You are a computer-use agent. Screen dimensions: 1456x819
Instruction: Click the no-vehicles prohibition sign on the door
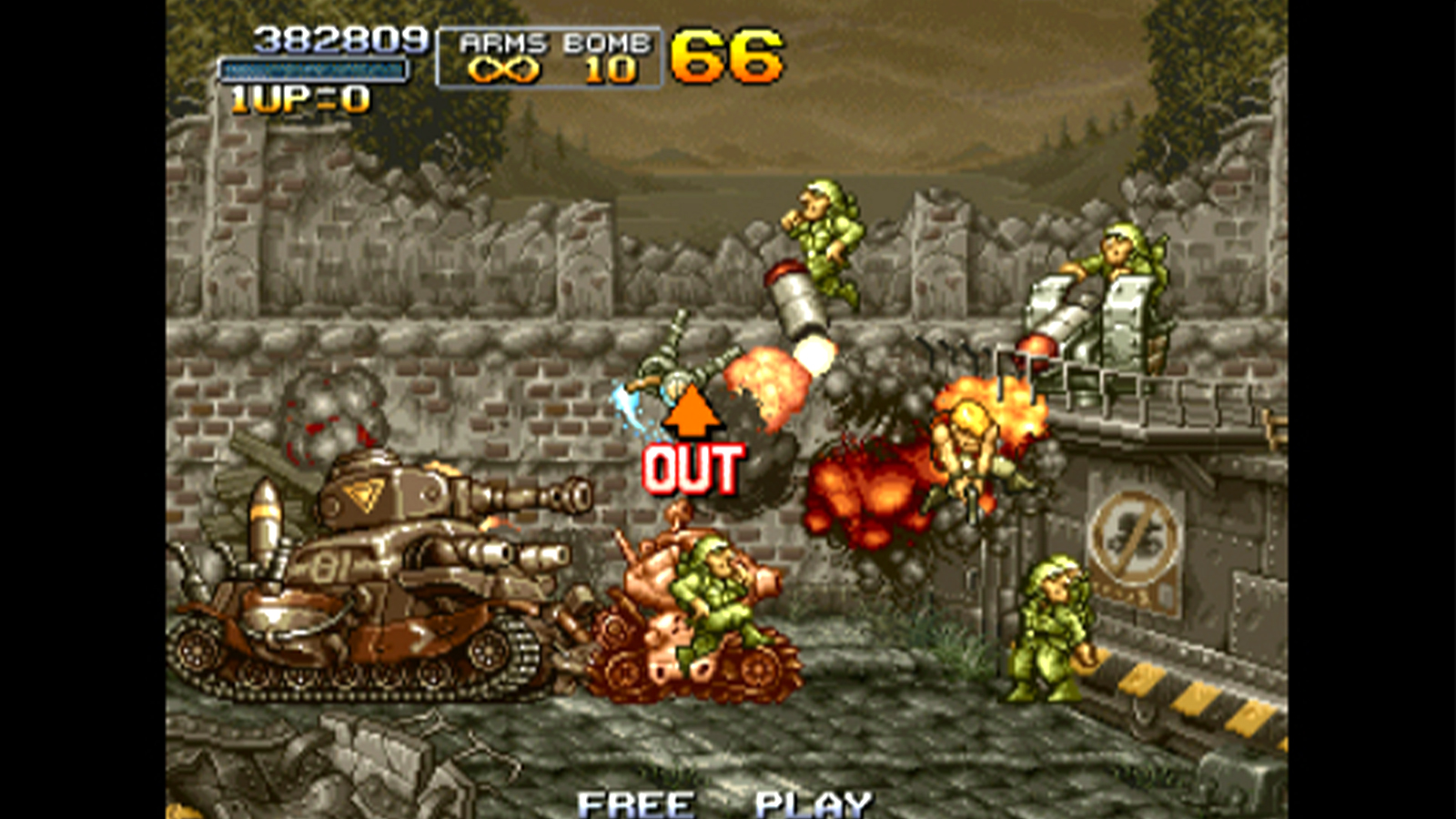1132,537
